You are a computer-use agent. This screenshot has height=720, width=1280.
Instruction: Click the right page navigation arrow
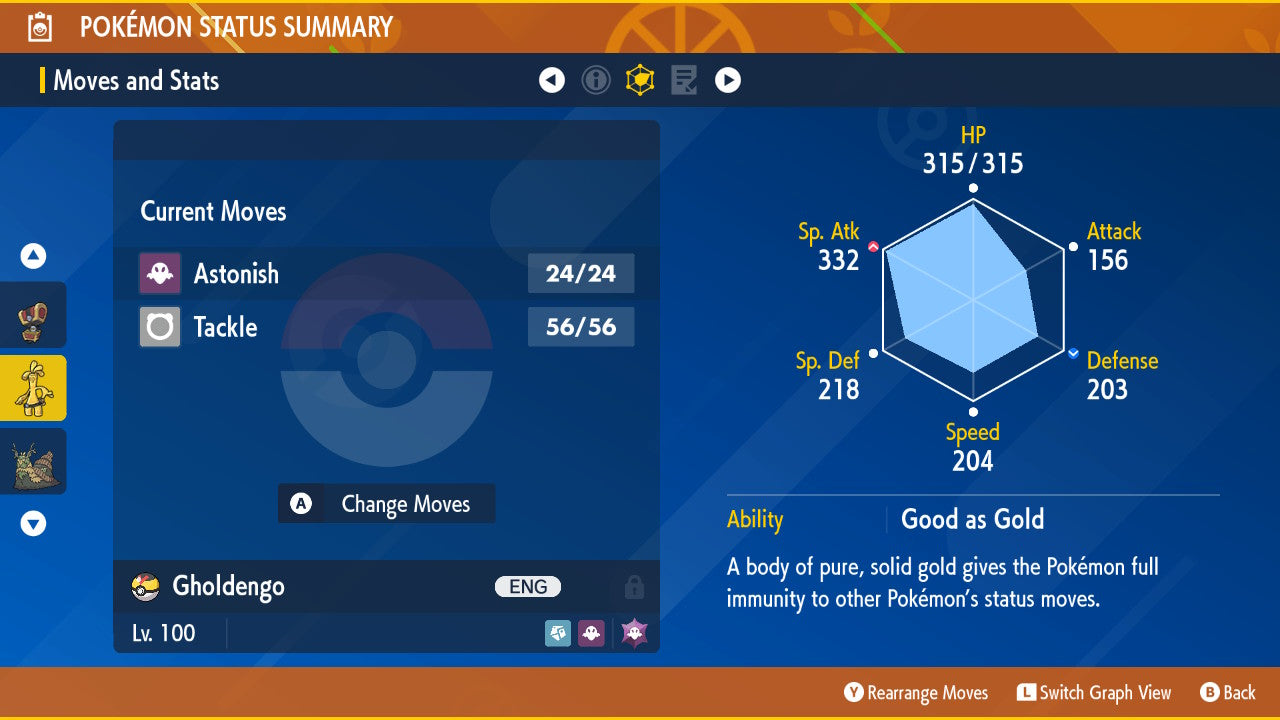(728, 80)
